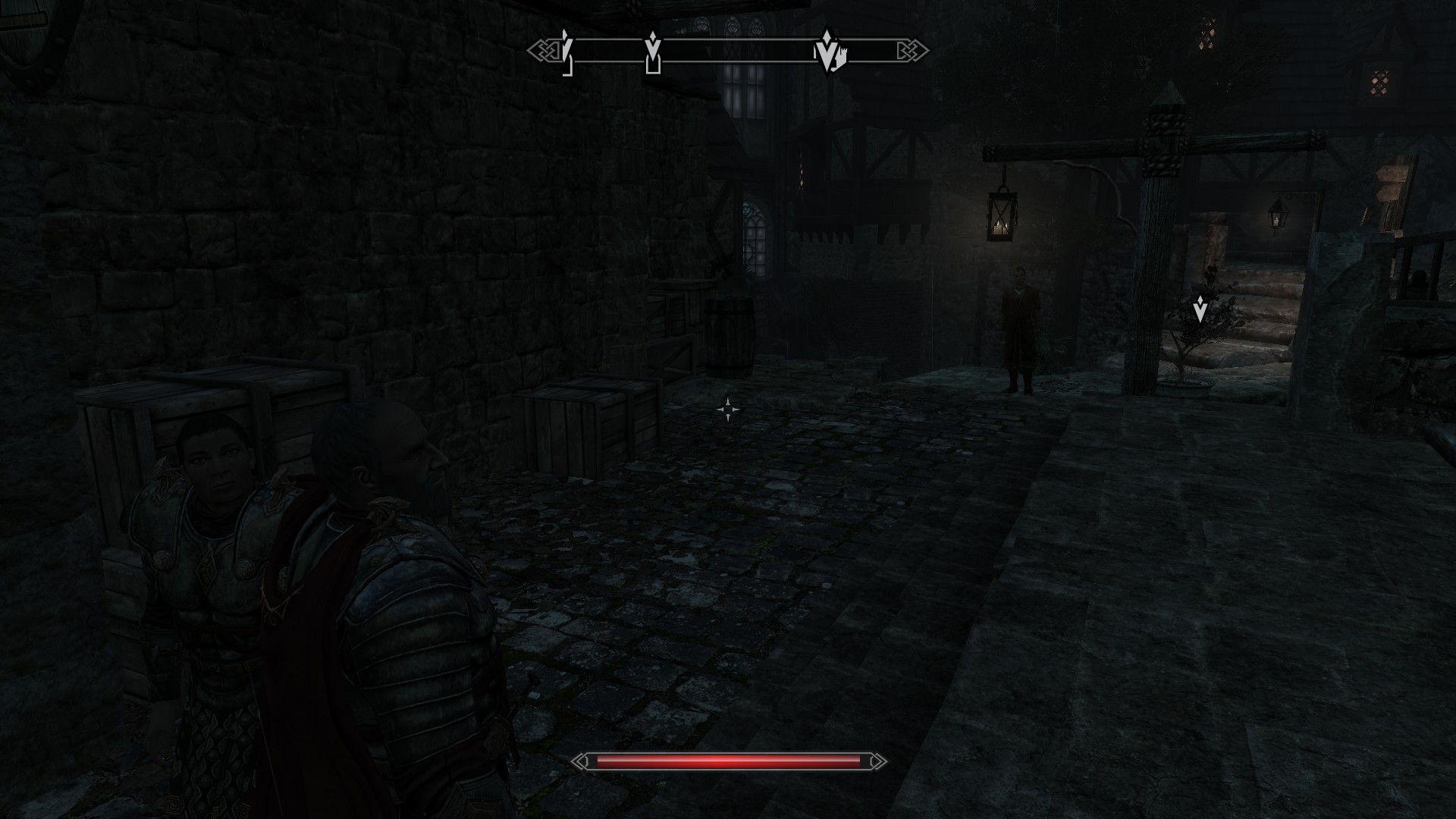Click the castle-tower quest marker on the compass
The height and width of the screenshot is (819, 1456).
(828, 52)
